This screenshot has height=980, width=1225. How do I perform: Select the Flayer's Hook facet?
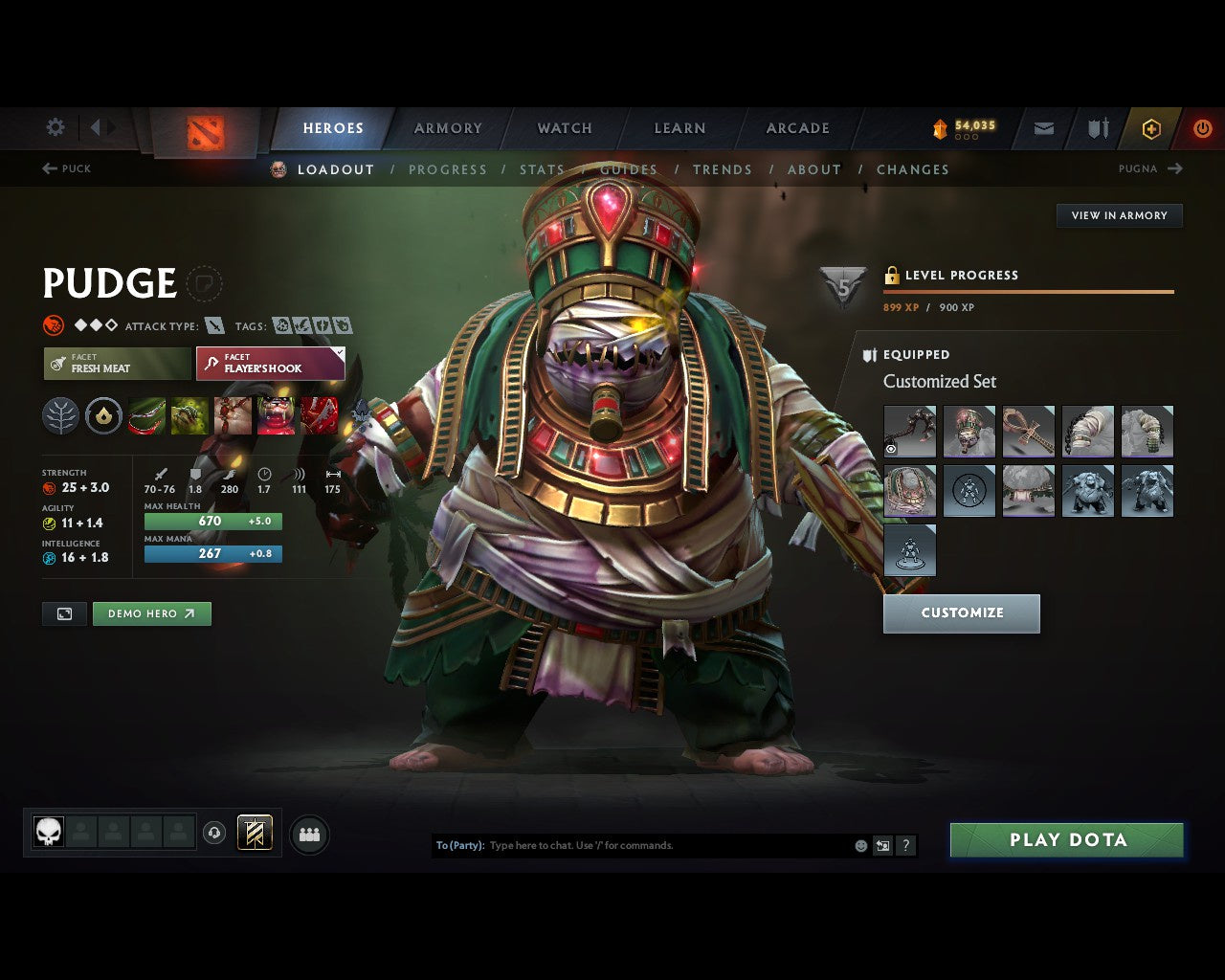point(269,364)
